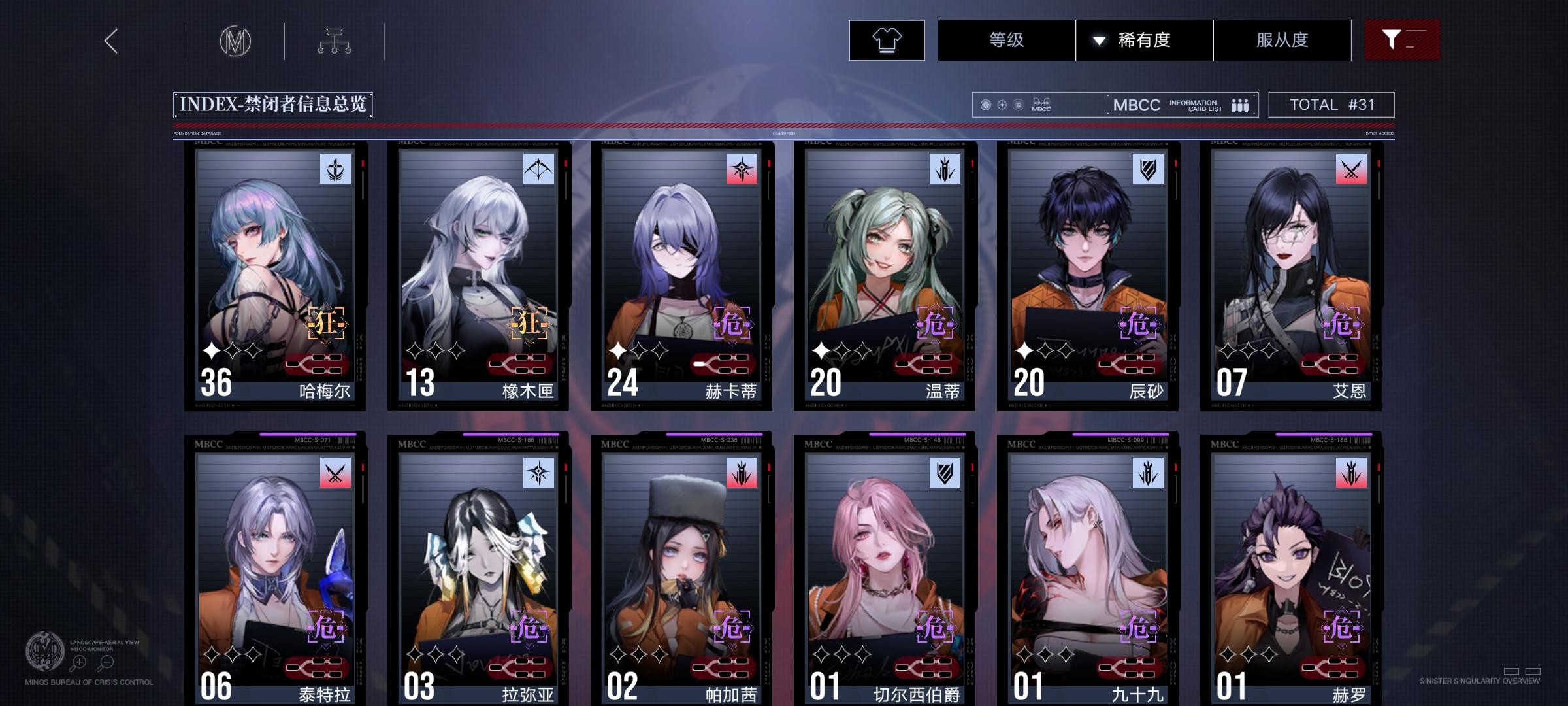Select the shirt costume icon in the top bar
Viewport: 1568px width, 706px height.
886,40
